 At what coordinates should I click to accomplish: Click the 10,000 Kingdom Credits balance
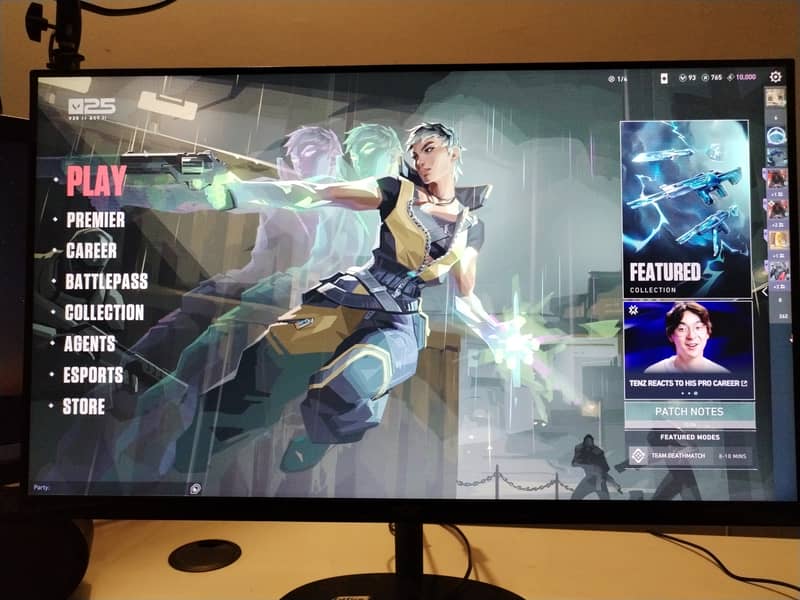click(x=741, y=78)
